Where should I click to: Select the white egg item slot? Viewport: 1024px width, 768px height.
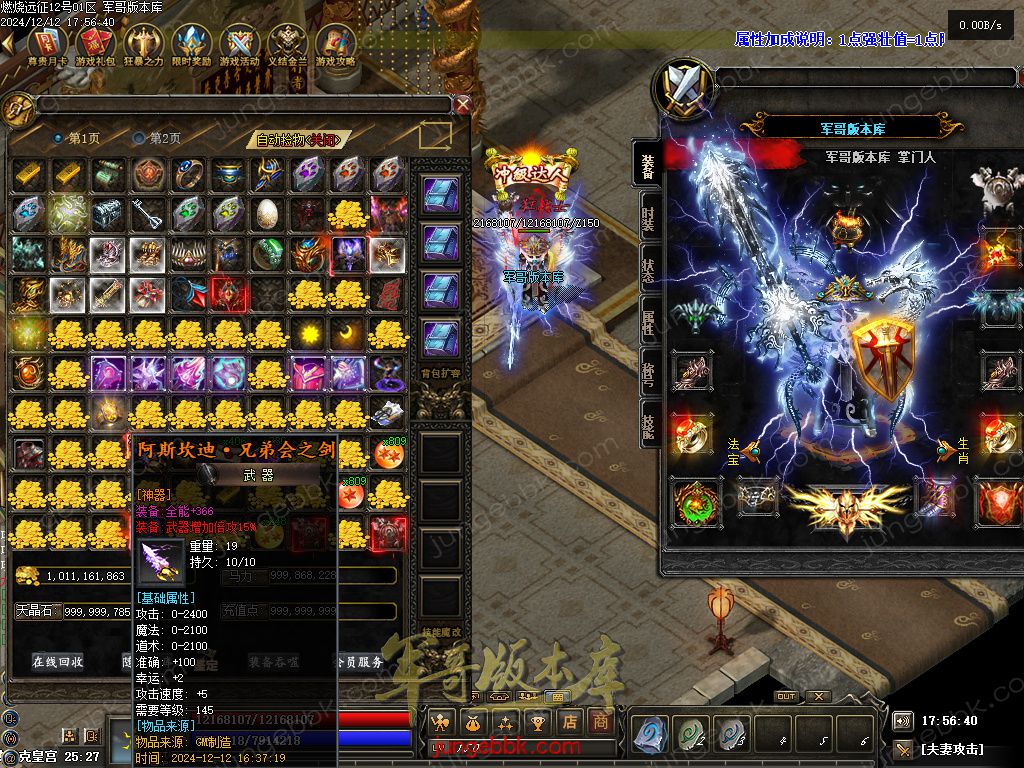click(x=268, y=214)
